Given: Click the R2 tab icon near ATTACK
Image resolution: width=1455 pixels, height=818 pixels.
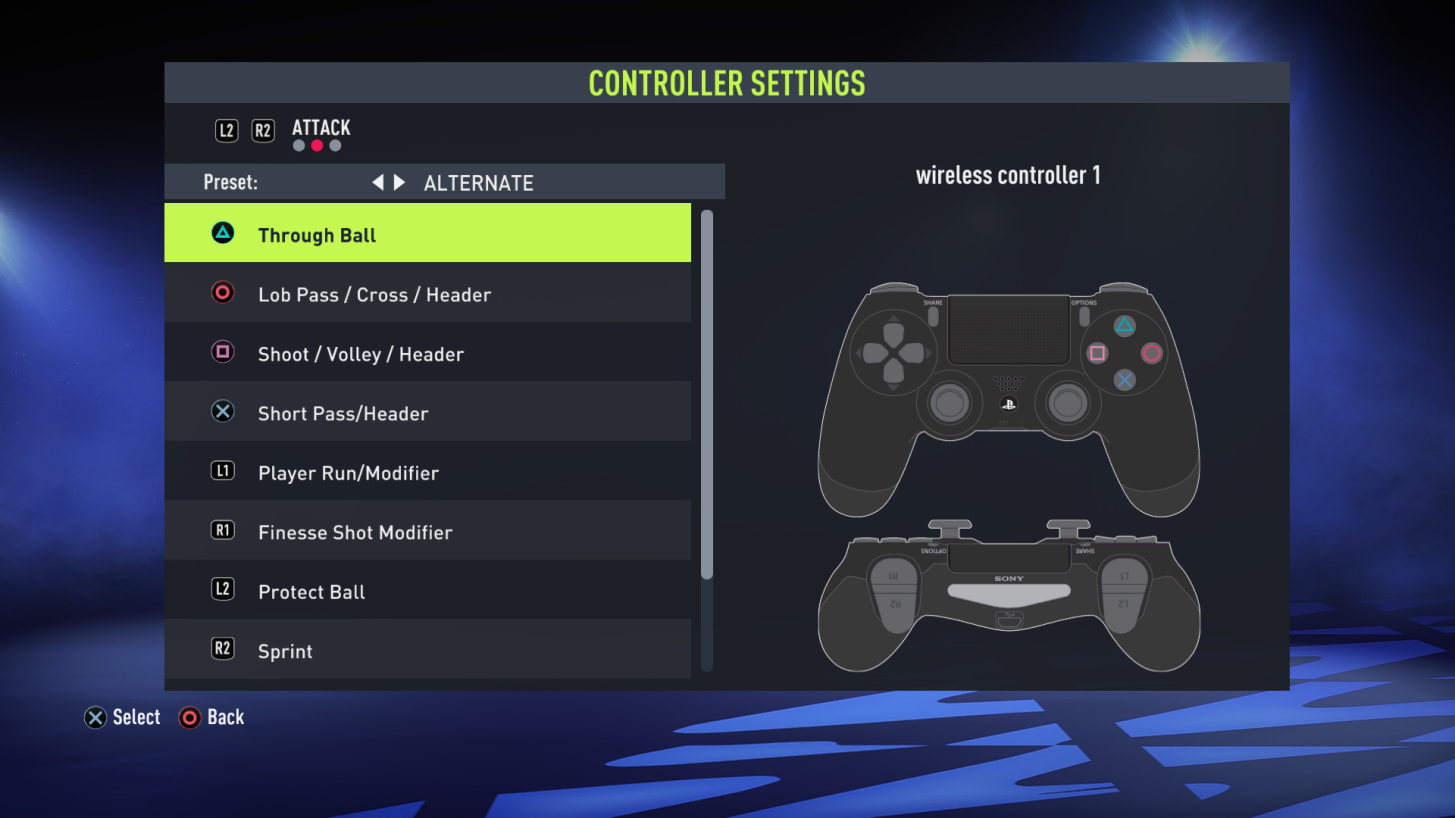Looking at the screenshot, I should 263,129.
